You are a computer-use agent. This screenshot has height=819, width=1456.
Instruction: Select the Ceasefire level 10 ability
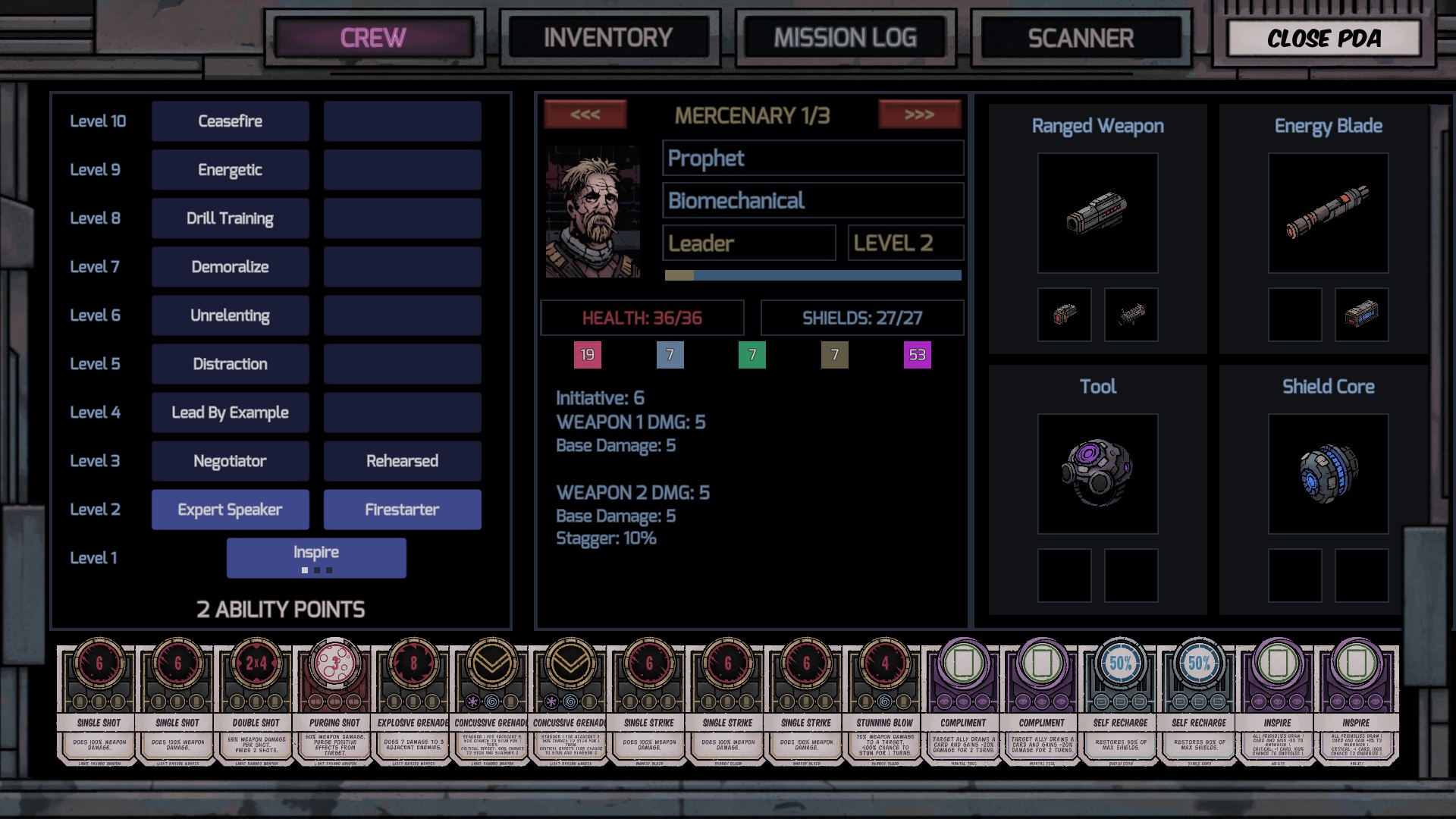click(x=230, y=121)
